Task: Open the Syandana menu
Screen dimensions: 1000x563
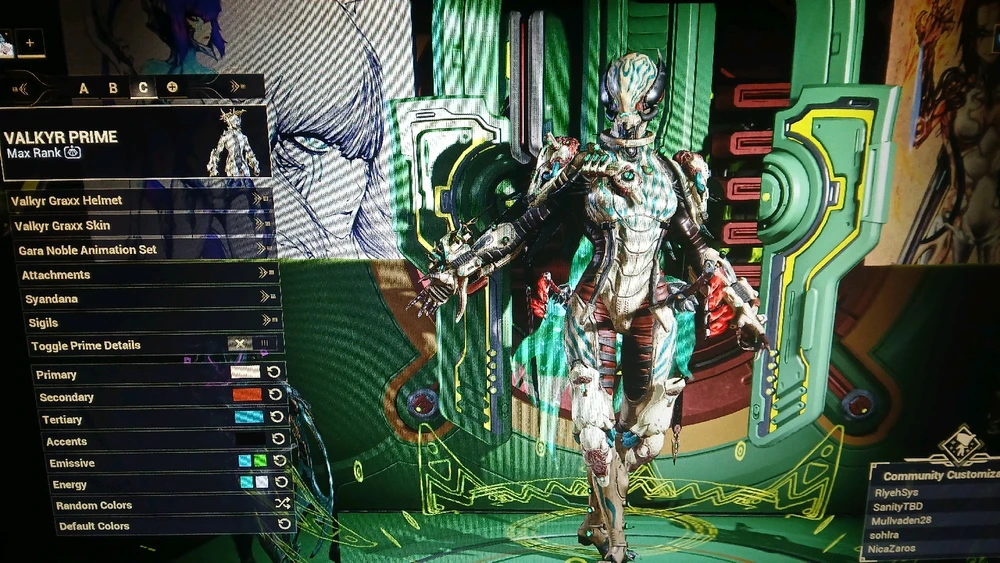Action: (x=150, y=298)
